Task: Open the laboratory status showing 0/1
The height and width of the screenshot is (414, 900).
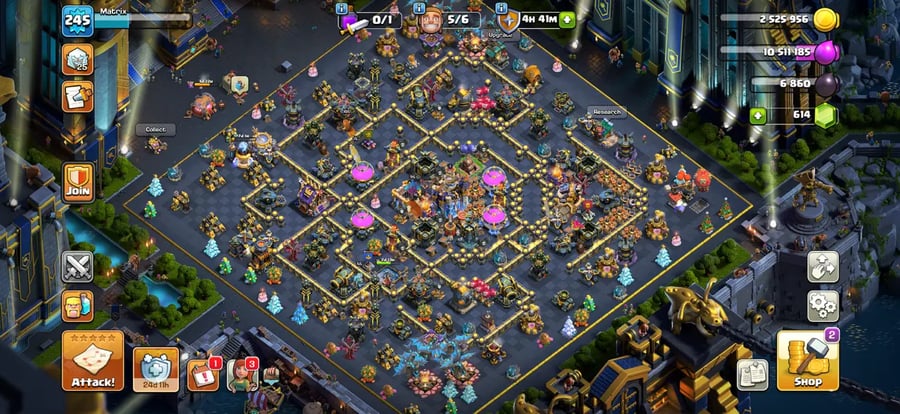Action: tap(370, 20)
